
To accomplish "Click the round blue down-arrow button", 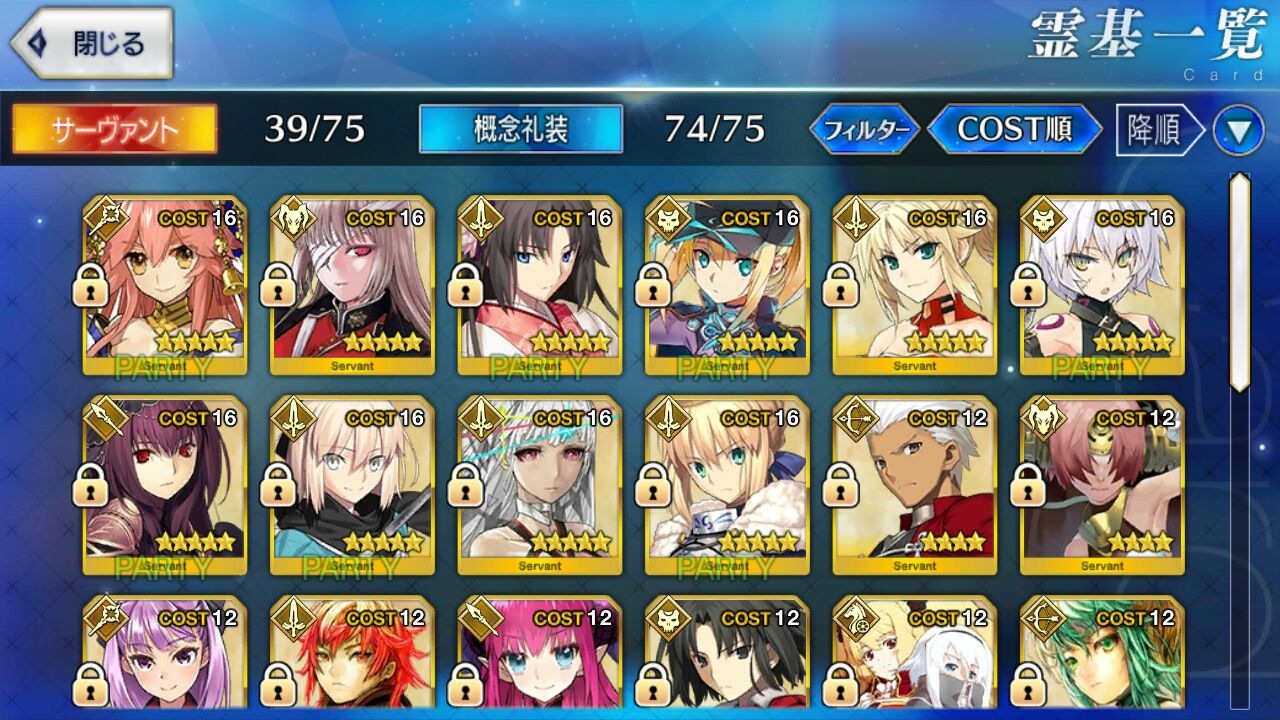I will coord(1238,131).
